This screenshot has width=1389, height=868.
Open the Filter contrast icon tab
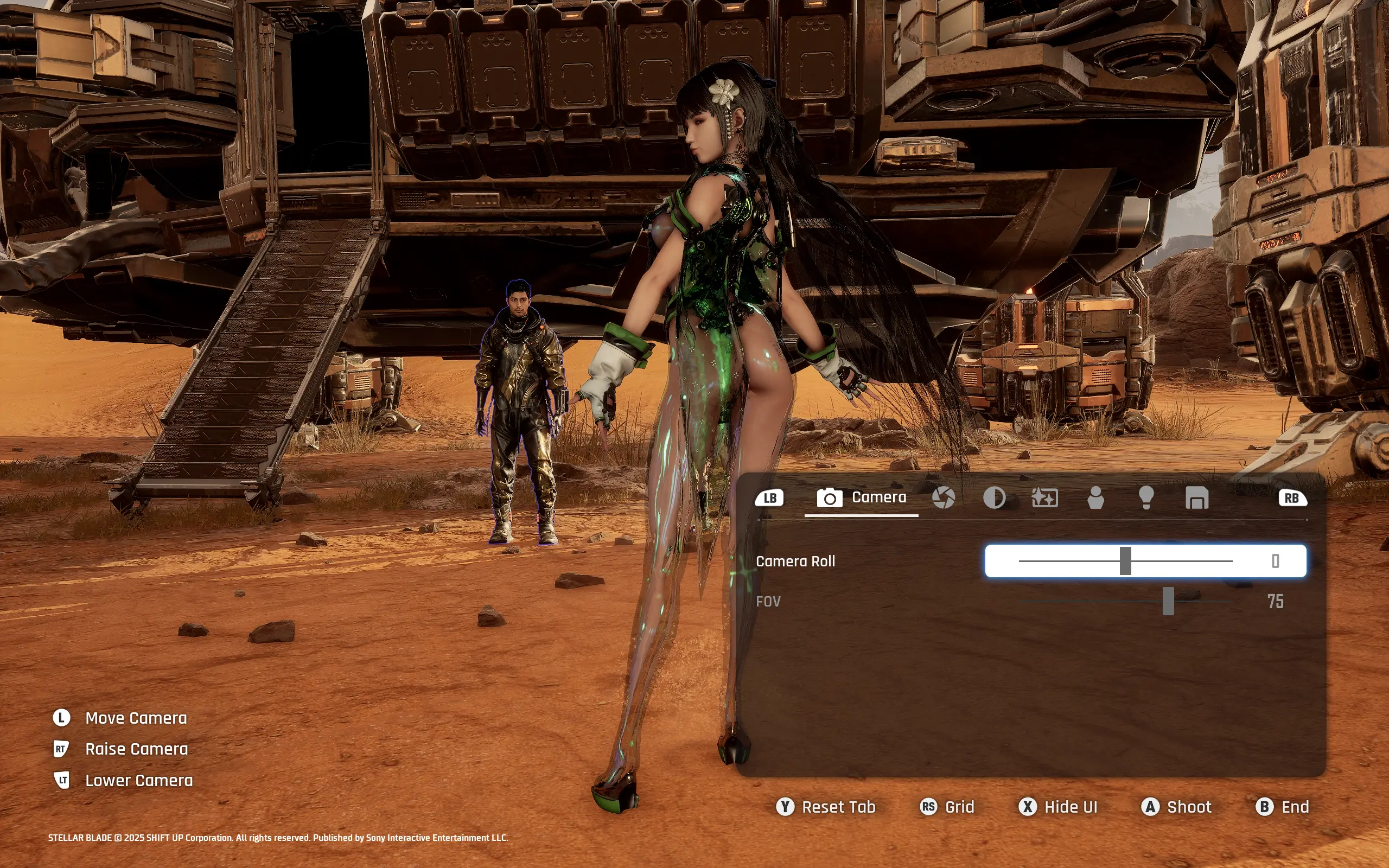[995, 497]
